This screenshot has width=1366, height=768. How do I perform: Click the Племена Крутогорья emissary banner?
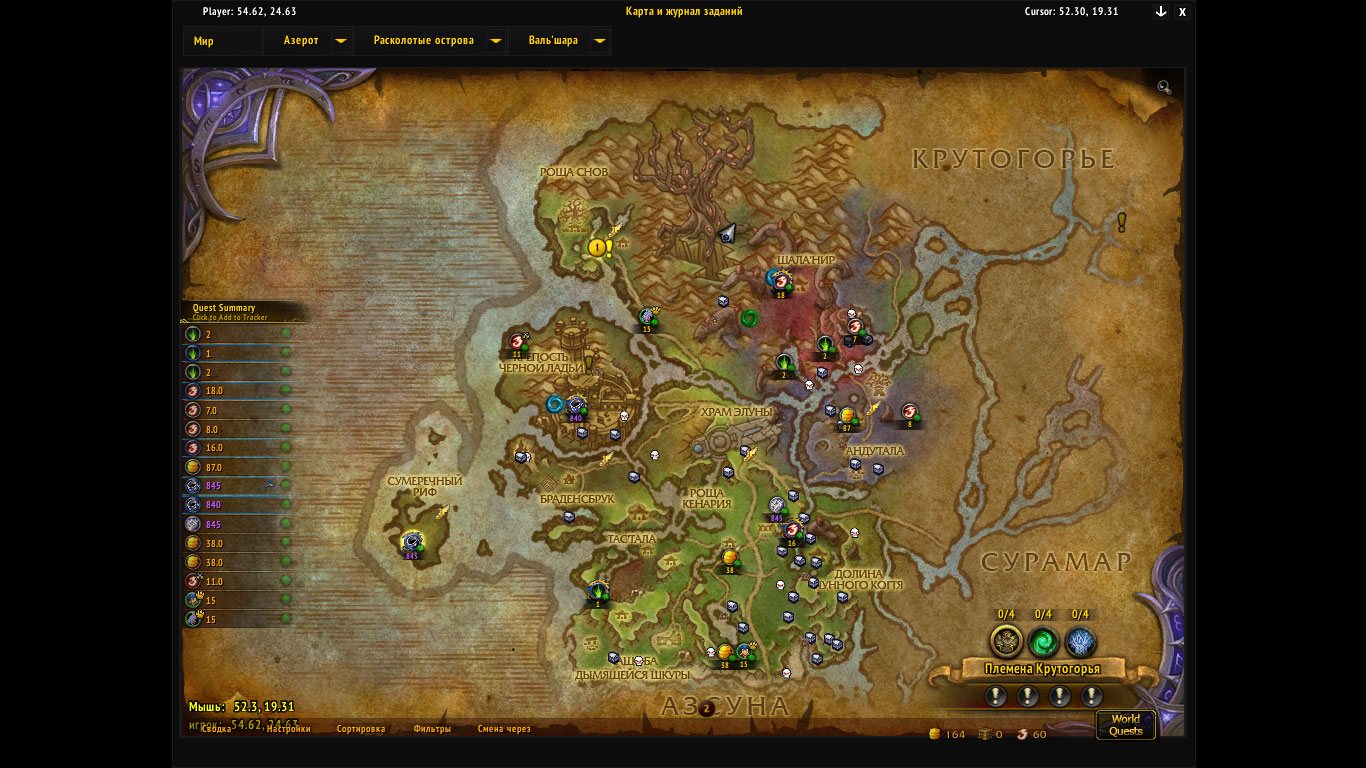[x=1042, y=669]
